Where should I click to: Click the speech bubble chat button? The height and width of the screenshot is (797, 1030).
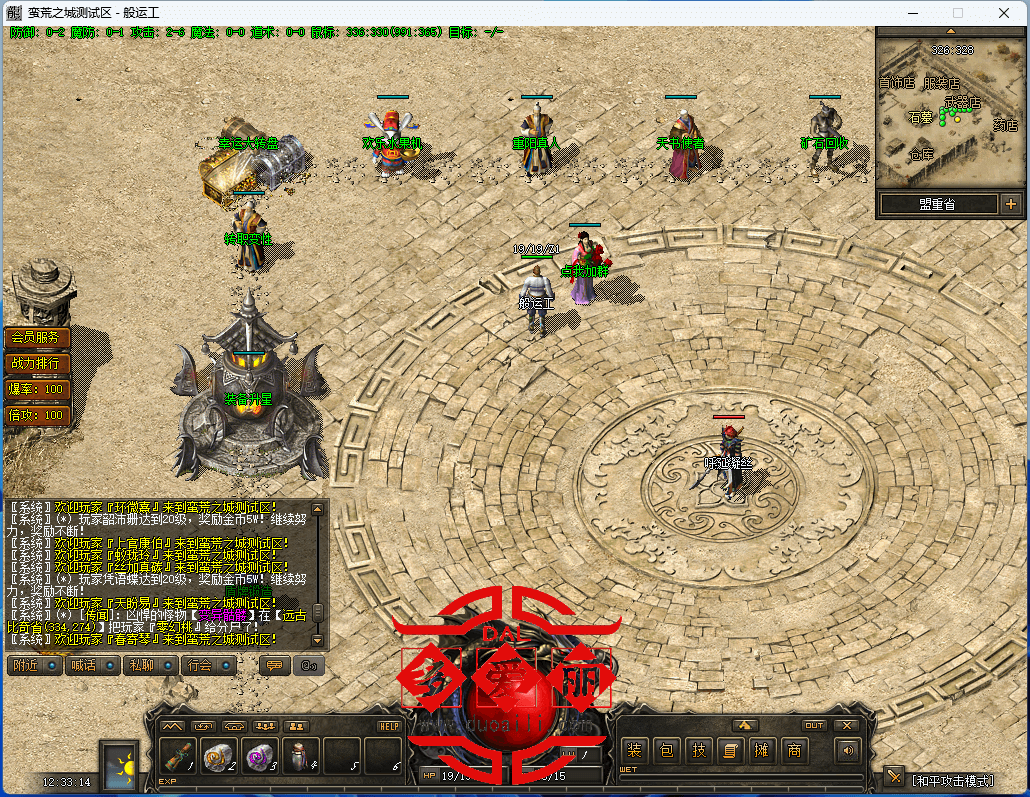[x=274, y=665]
